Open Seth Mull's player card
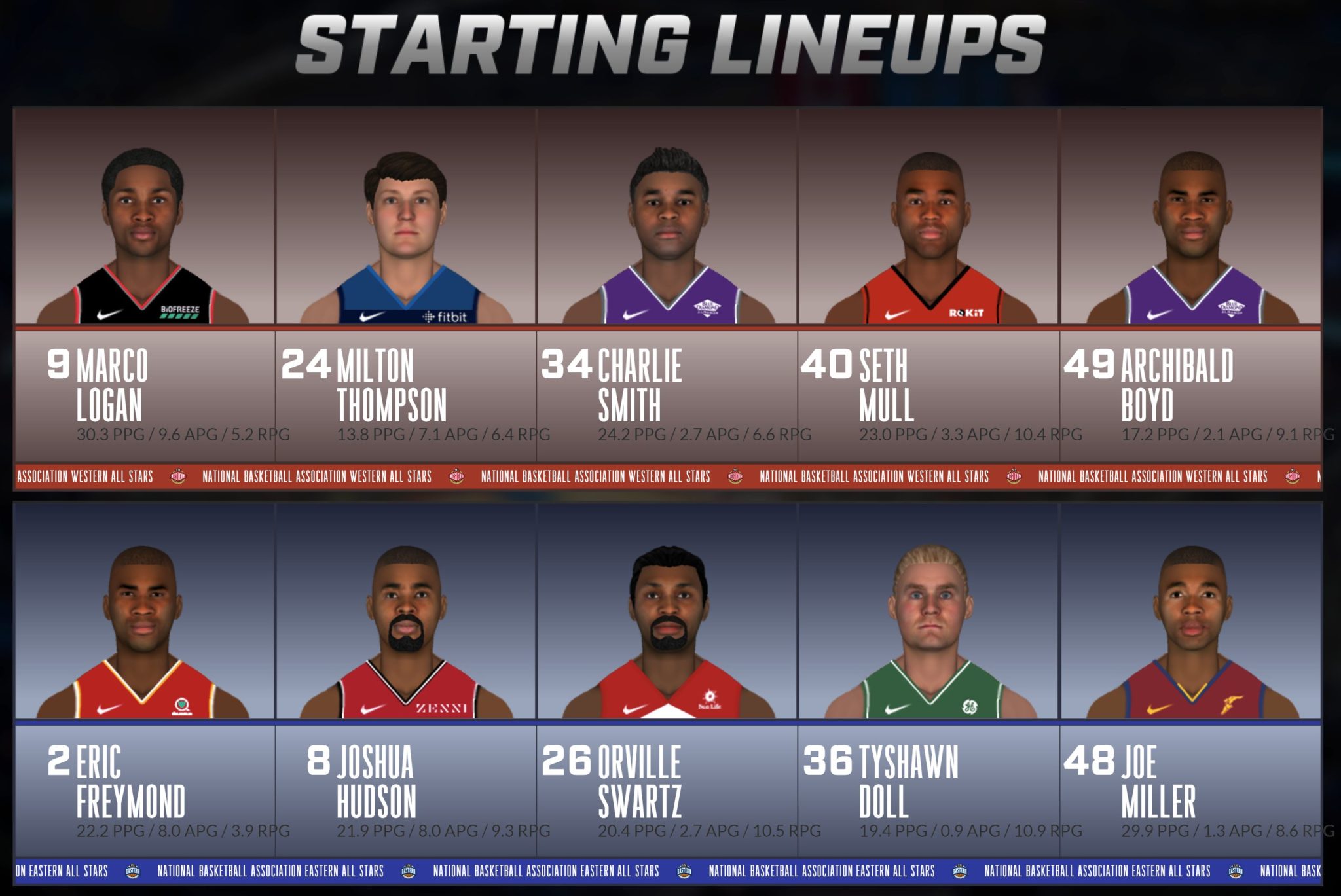 click(928, 285)
